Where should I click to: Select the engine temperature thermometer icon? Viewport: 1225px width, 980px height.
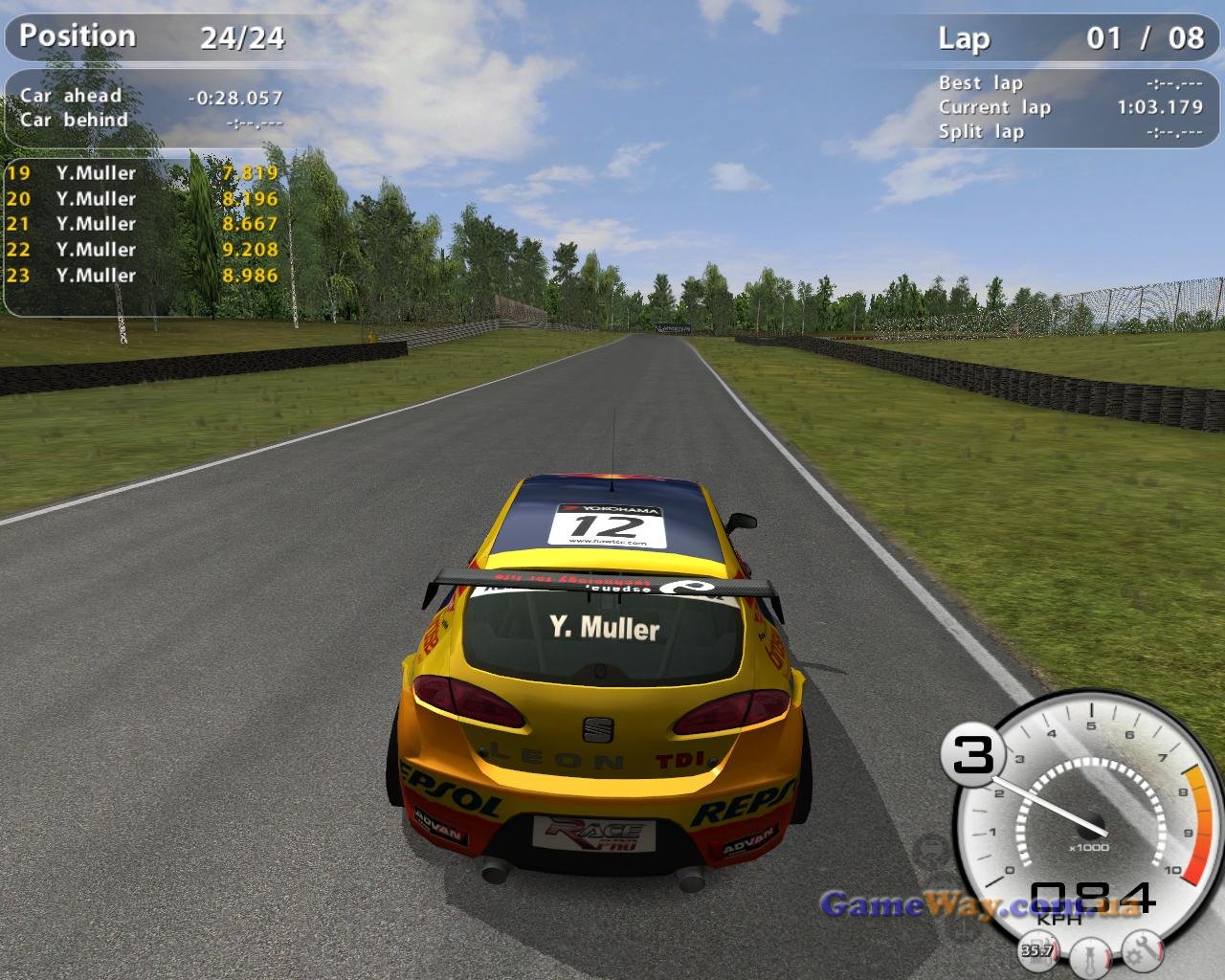[1089, 954]
